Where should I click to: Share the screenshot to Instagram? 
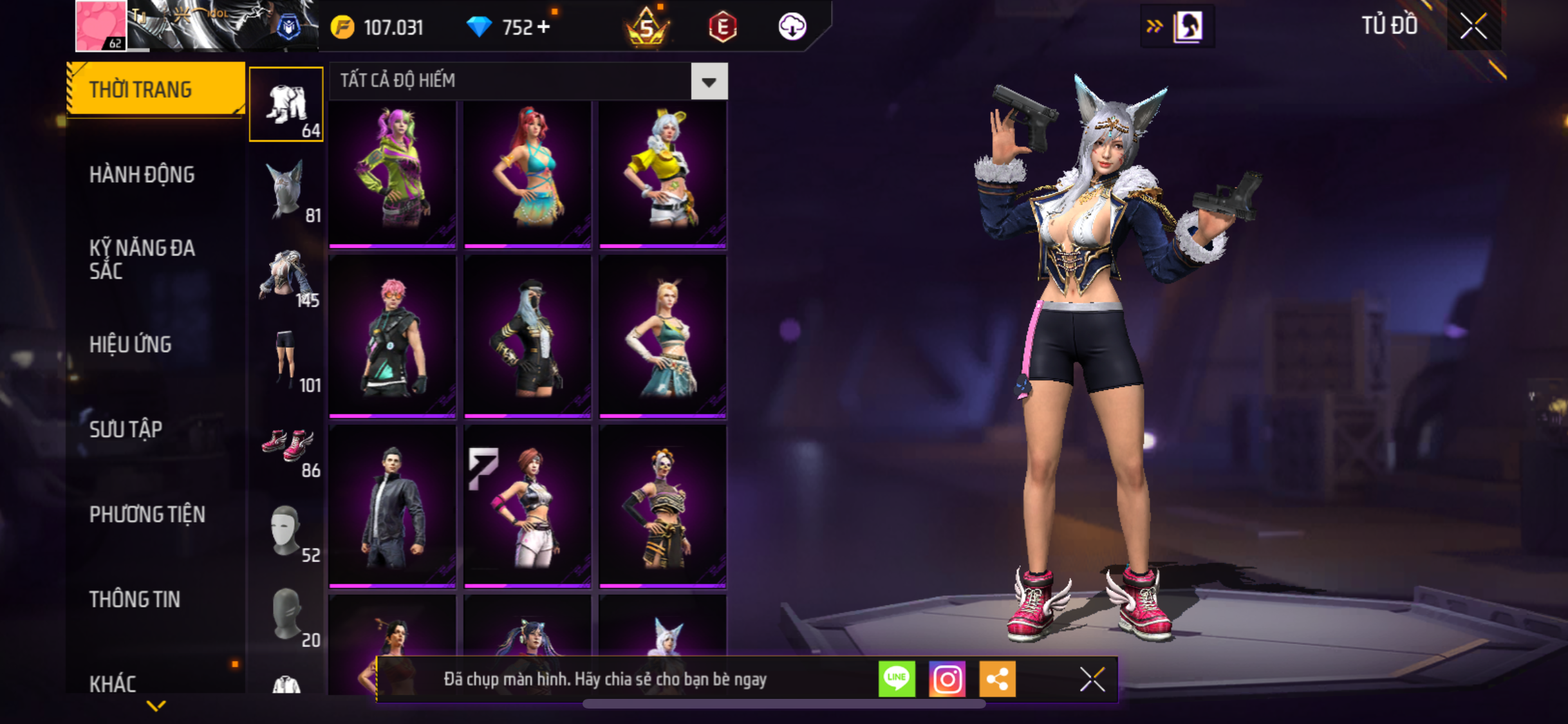(x=947, y=678)
